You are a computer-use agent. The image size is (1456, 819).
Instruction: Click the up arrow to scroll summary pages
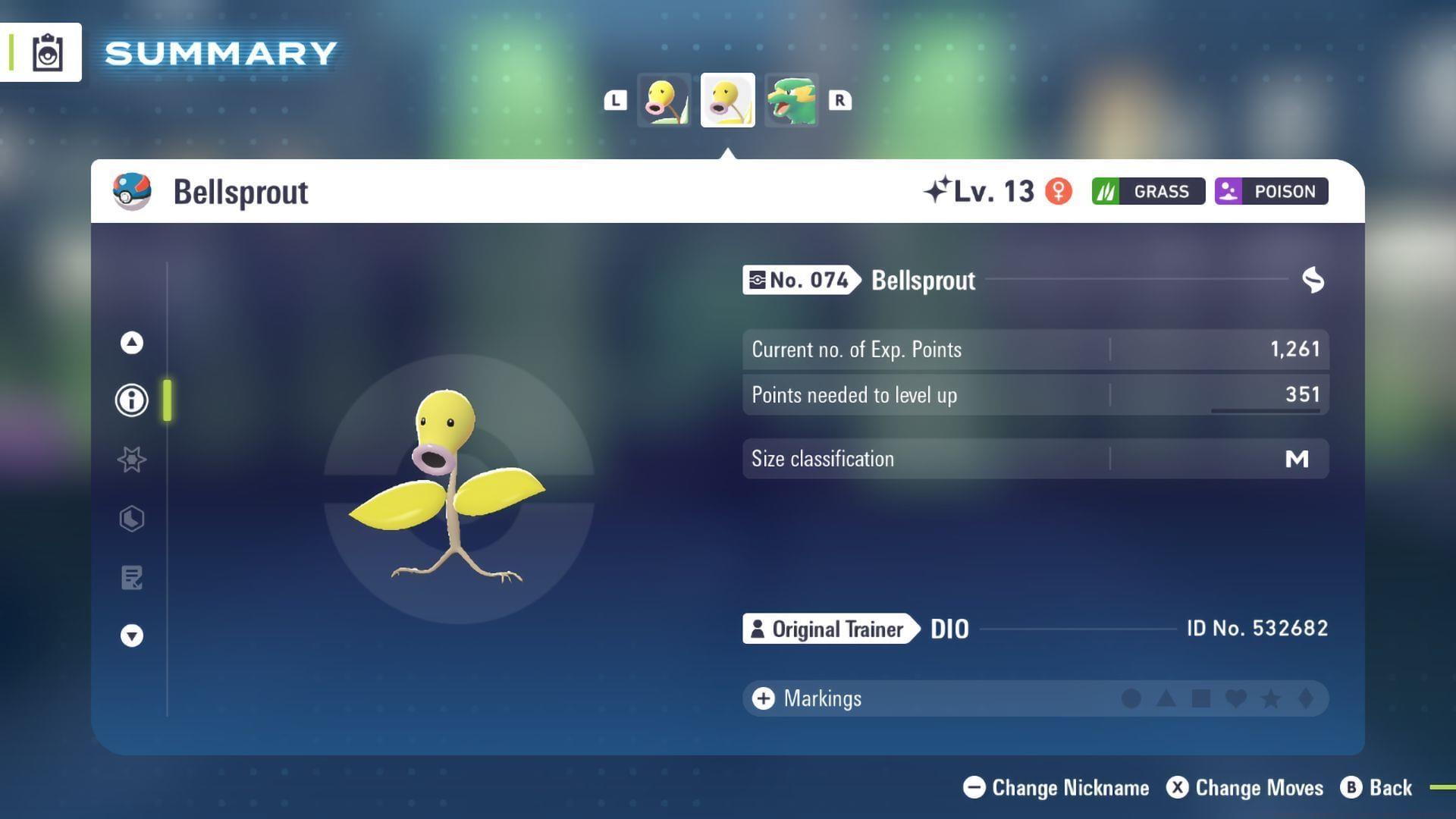[131, 342]
